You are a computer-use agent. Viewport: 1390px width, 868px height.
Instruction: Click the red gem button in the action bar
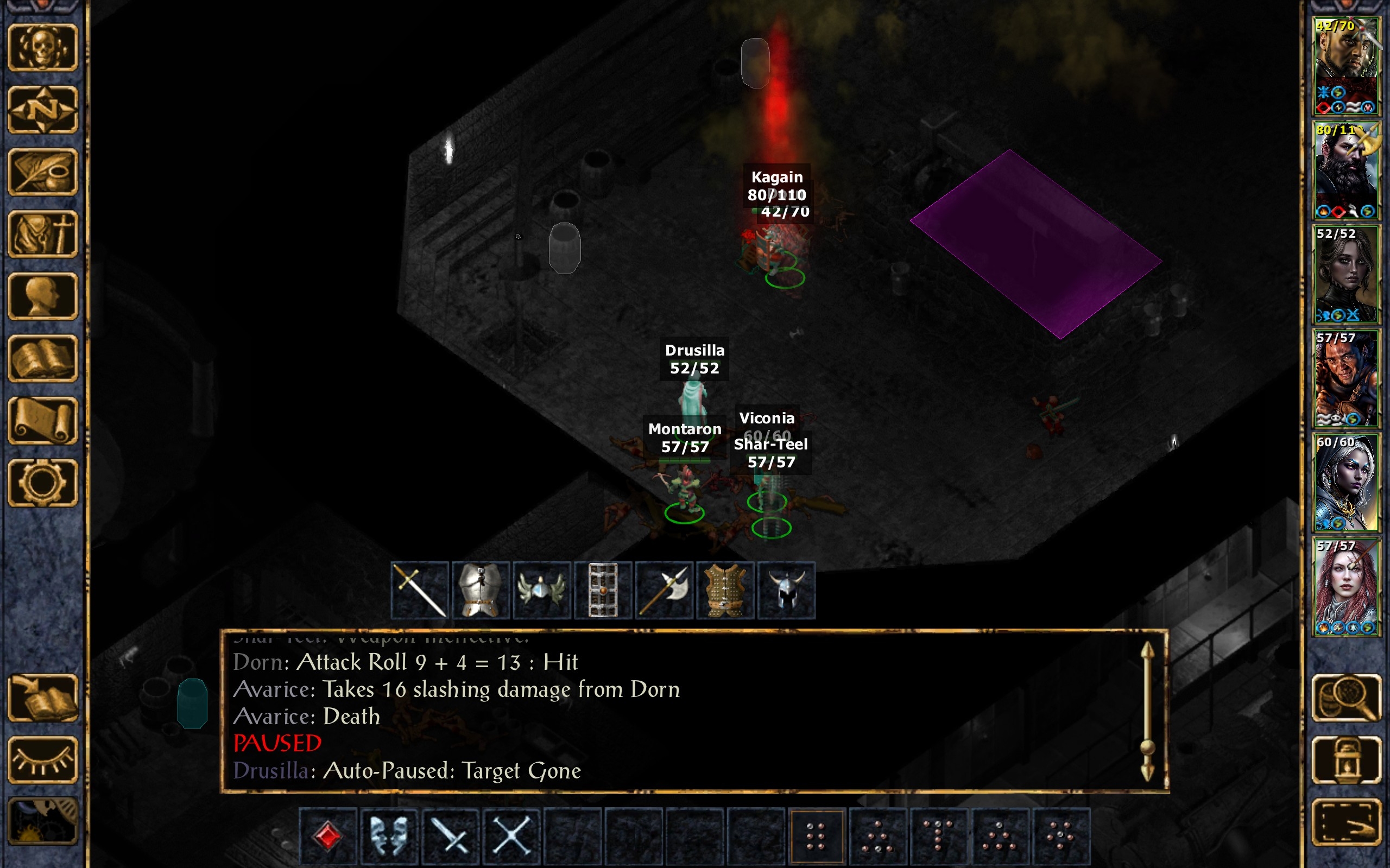pyautogui.click(x=328, y=836)
